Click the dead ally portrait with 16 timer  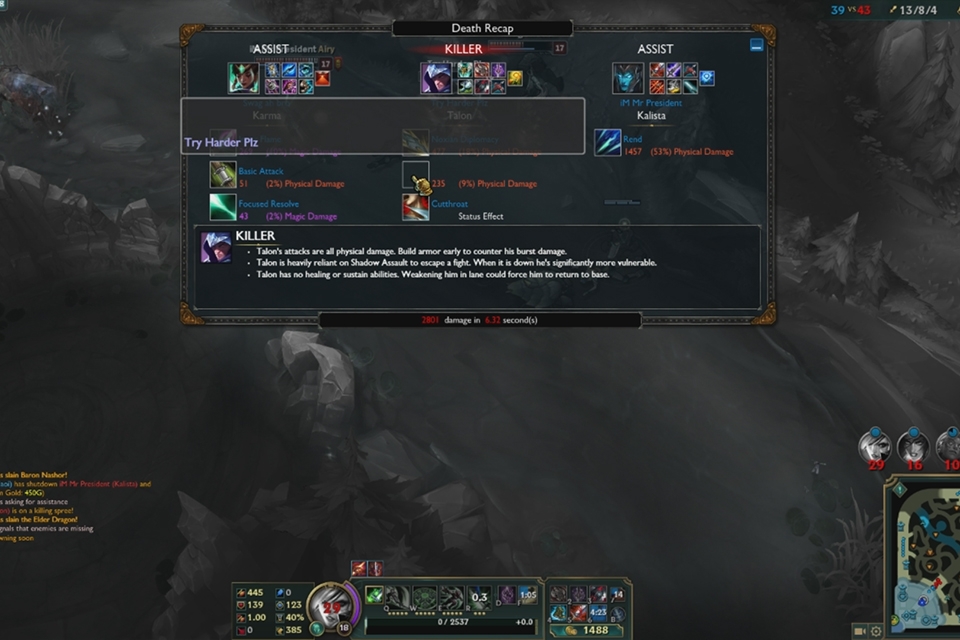point(912,447)
